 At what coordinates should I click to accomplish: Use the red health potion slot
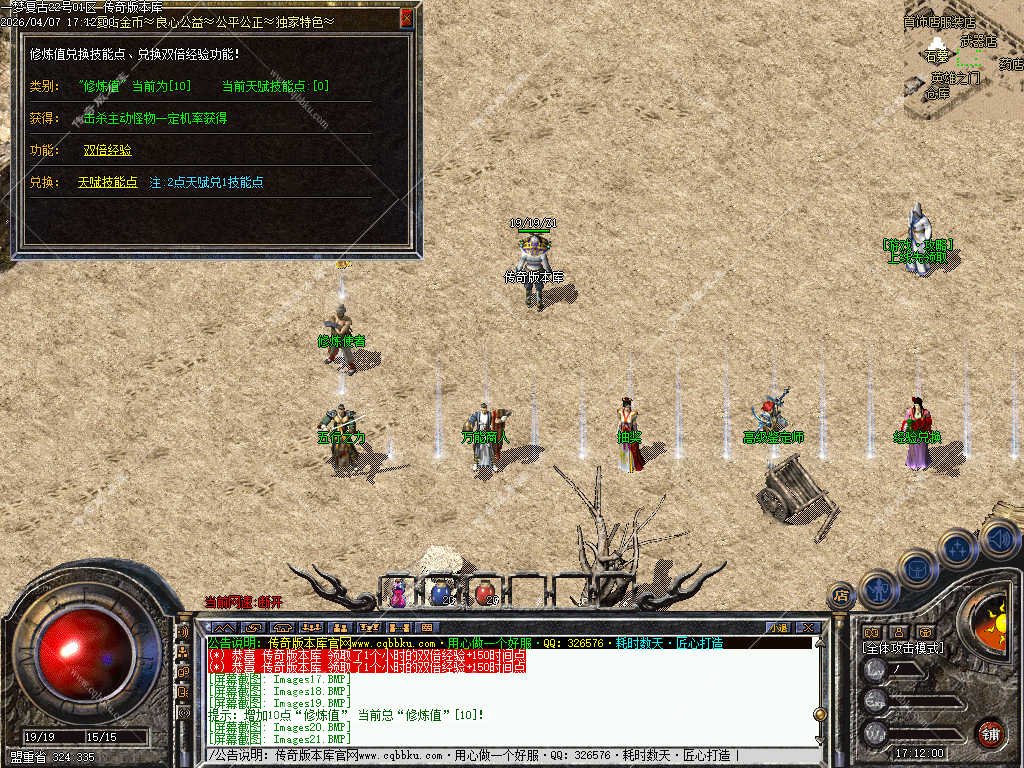pyautogui.click(x=484, y=593)
